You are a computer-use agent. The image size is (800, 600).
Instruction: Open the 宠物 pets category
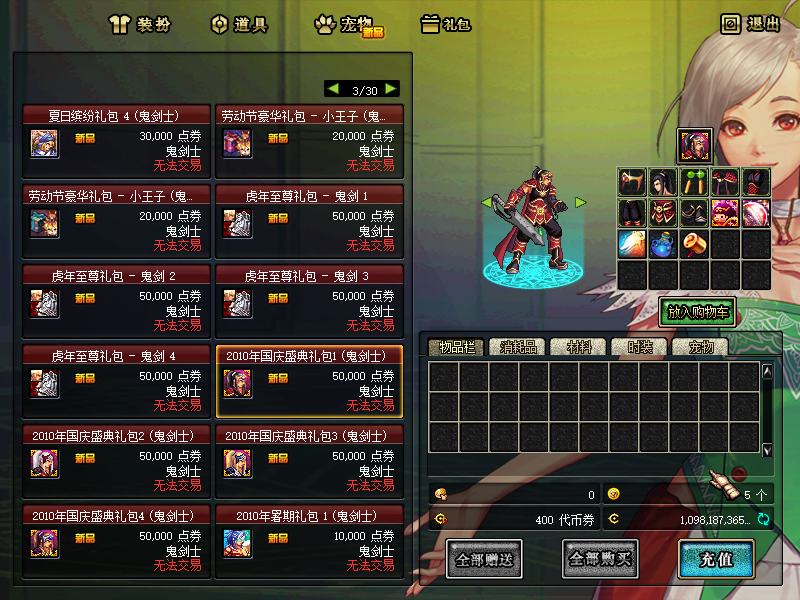coord(346,25)
